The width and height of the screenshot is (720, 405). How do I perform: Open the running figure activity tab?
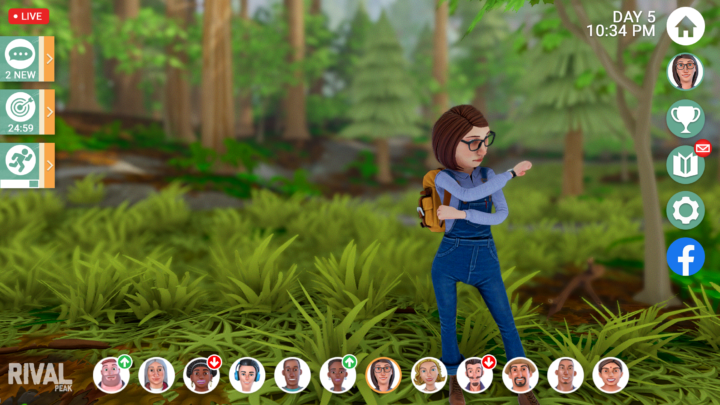tap(26, 165)
